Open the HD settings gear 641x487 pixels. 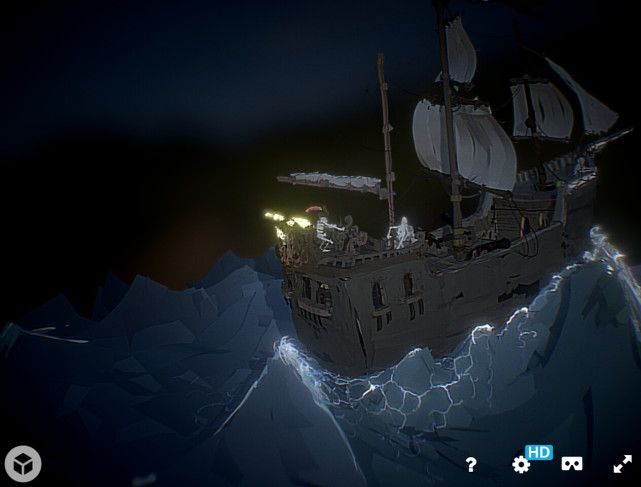(521, 464)
